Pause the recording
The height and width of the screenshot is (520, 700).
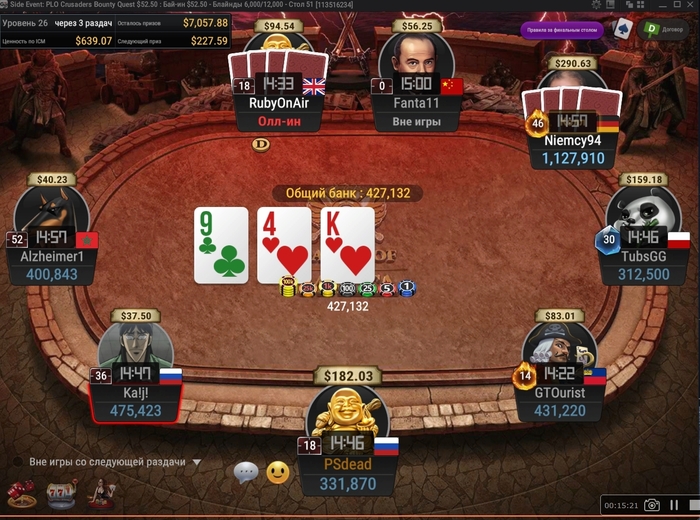pos(675,505)
